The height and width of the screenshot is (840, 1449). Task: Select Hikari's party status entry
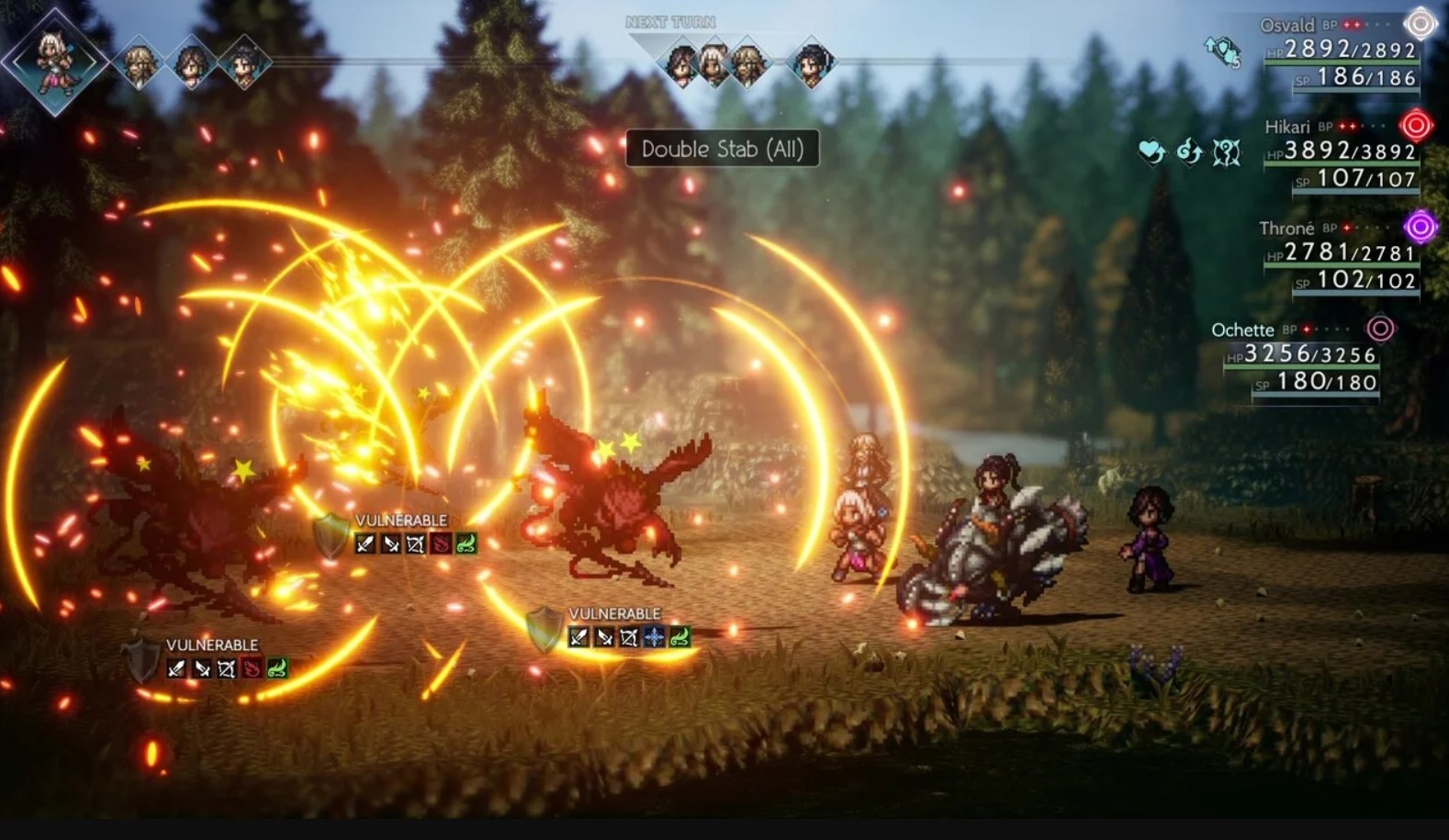[x=1342, y=153]
